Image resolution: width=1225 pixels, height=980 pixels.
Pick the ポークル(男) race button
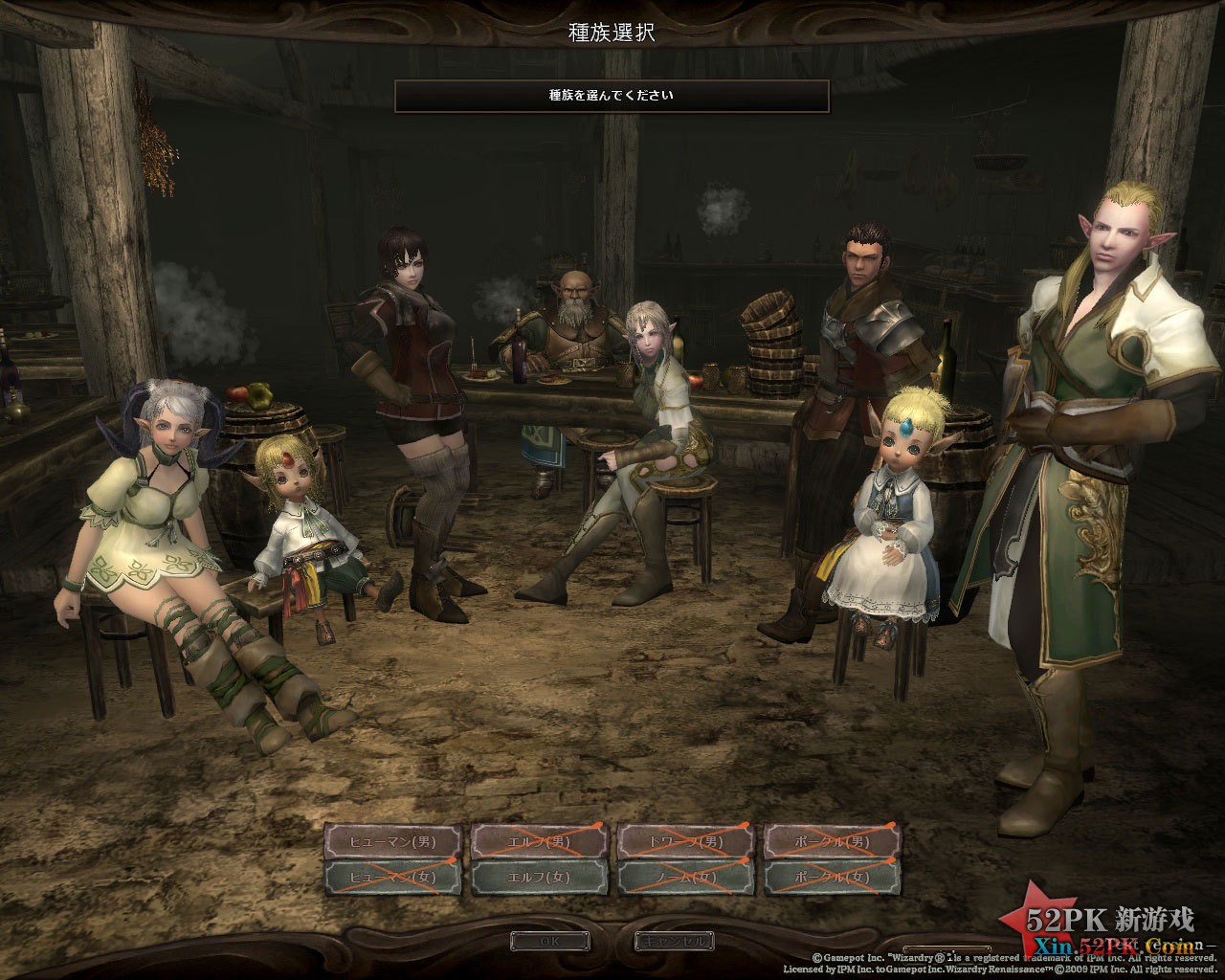pos(832,842)
